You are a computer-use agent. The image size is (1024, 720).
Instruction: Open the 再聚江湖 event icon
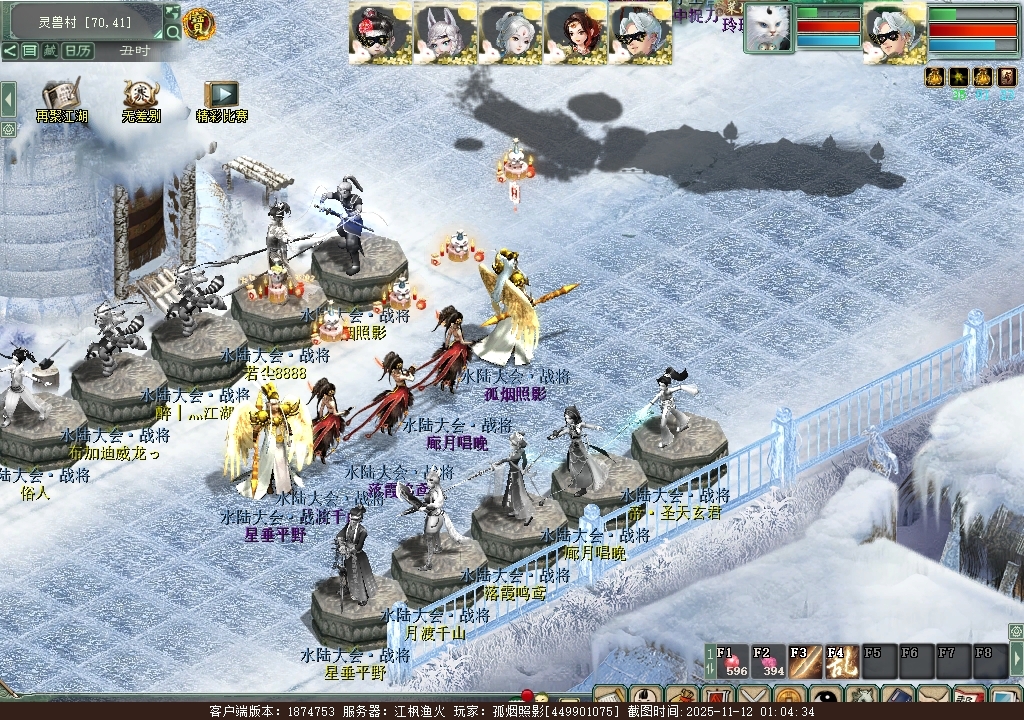[x=62, y=100]
